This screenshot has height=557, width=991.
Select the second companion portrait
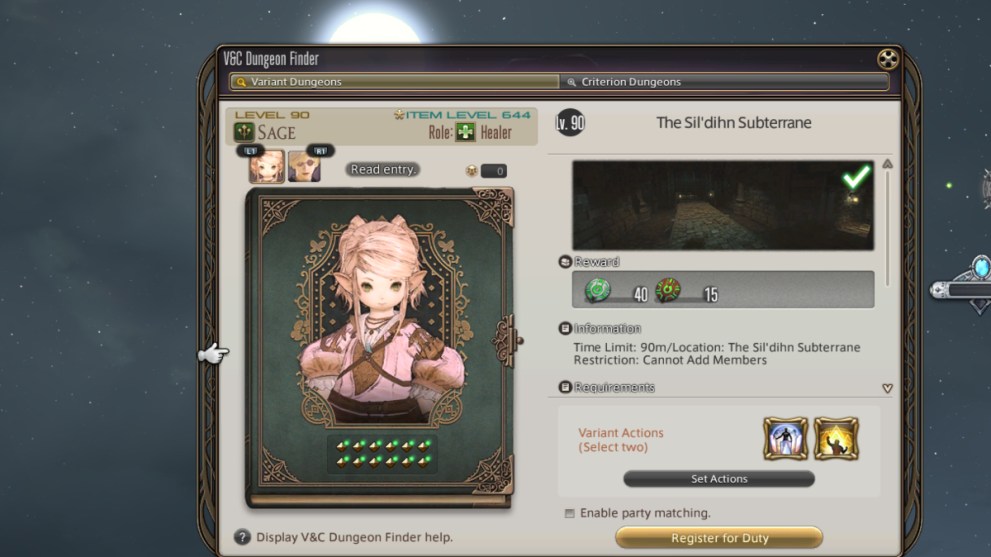304,166
